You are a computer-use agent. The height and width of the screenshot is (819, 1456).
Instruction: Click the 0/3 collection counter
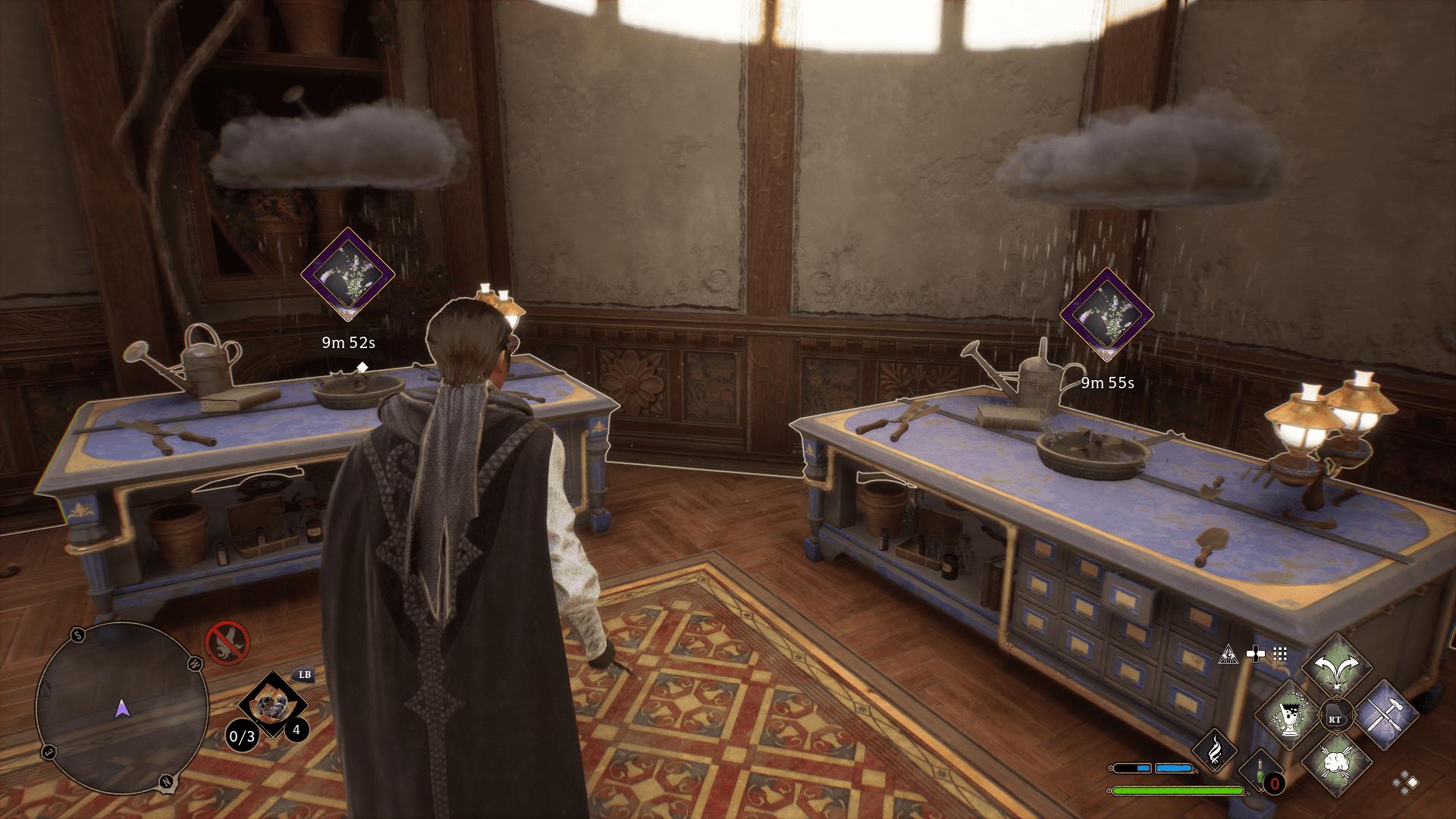(242, 736)
